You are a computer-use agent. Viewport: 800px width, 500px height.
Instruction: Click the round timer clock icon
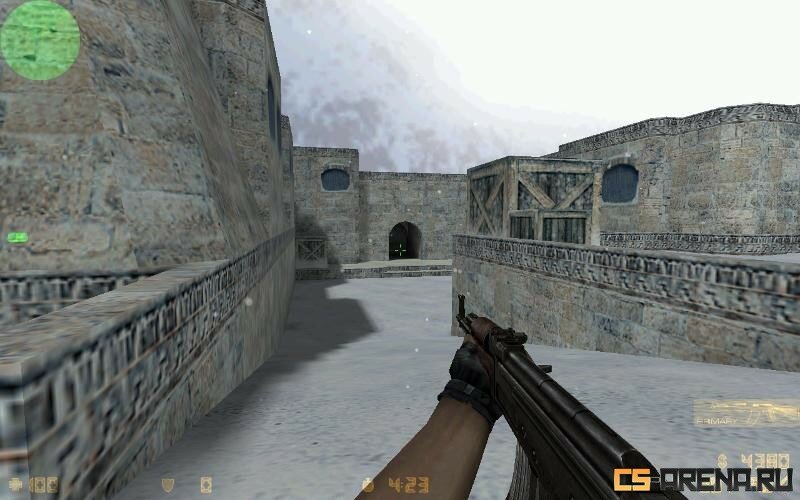coord(367,485)
